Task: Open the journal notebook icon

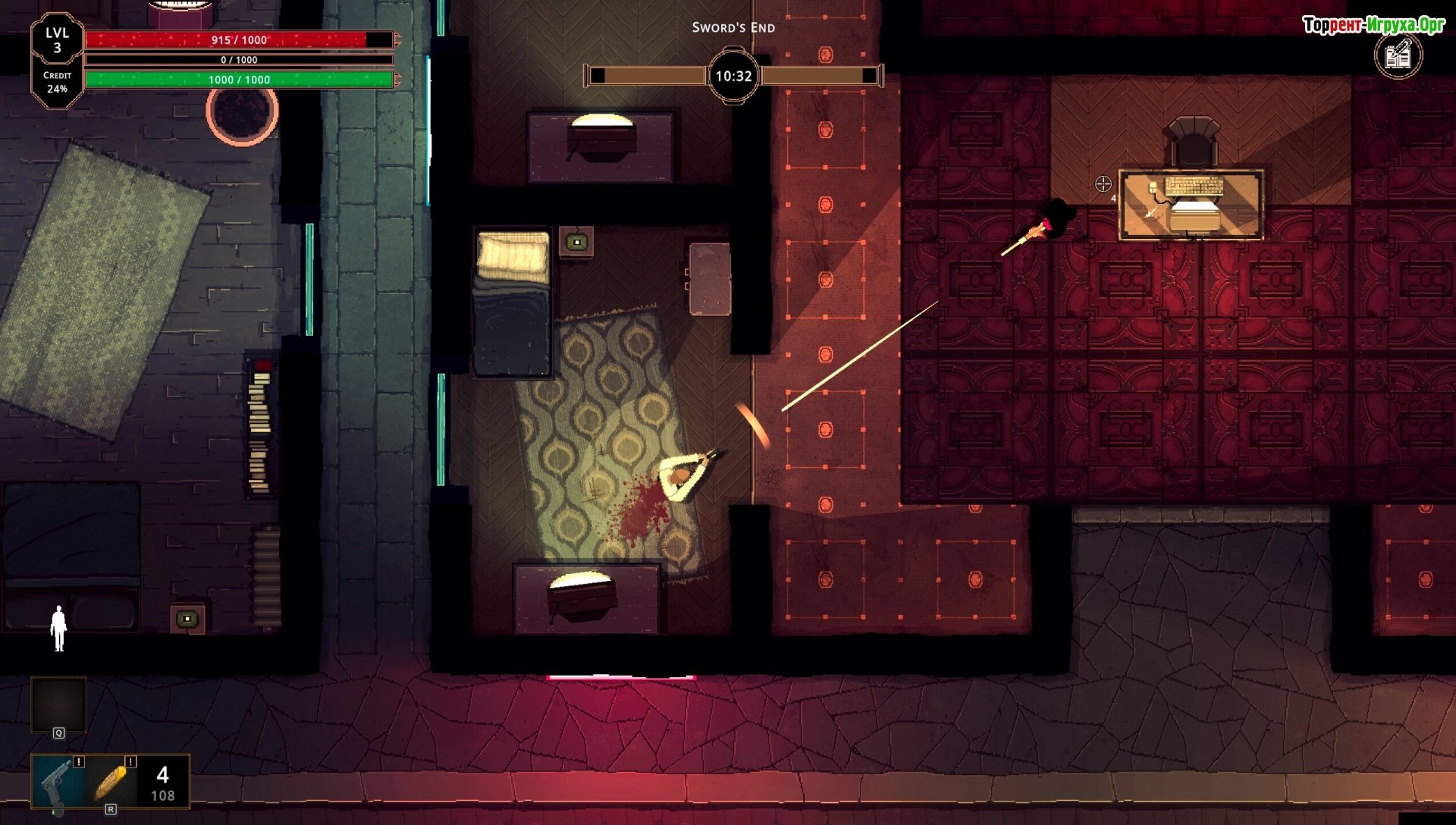Action: pyautogui.click(x=1398, y=55)
